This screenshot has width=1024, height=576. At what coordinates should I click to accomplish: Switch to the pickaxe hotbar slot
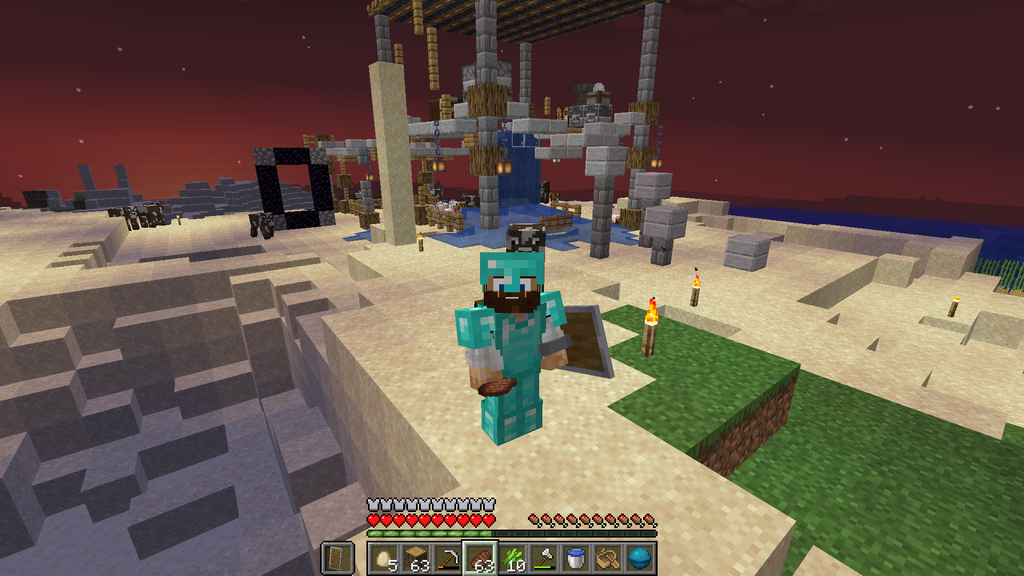[x=448, y=557]
